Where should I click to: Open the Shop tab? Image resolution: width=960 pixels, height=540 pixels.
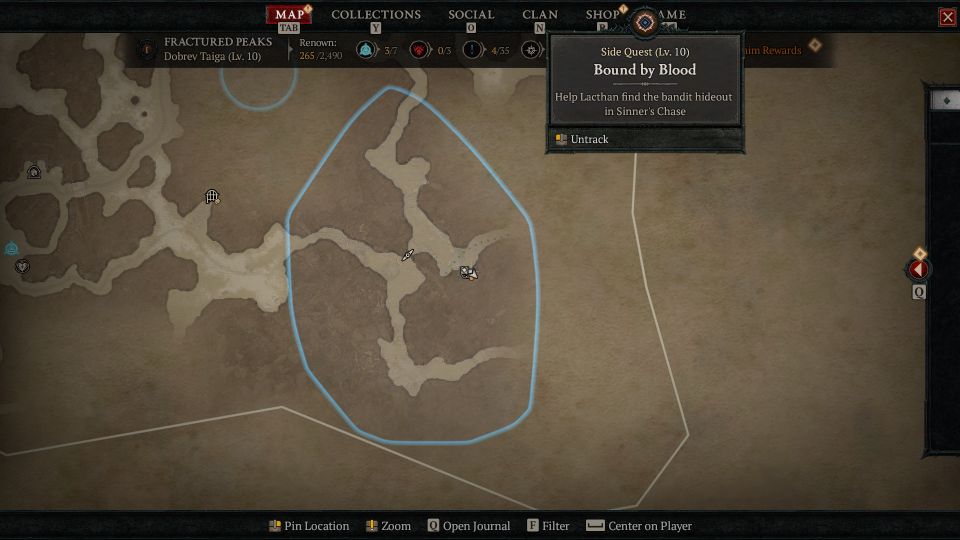[x=602, y=14]
